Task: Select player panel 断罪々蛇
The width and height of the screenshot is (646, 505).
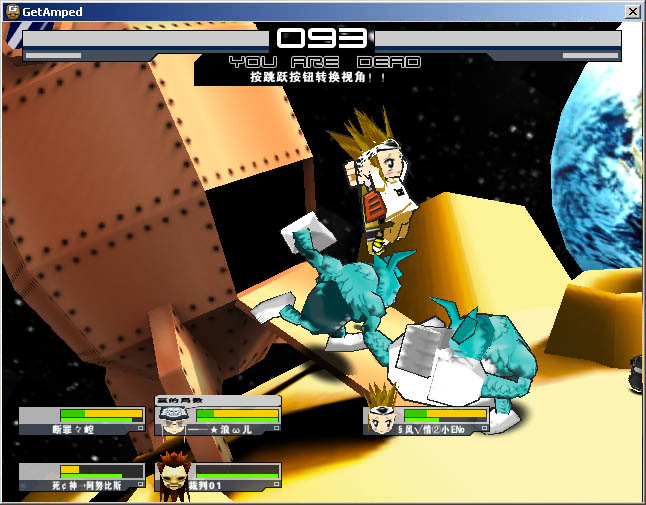Action: (82, 420)
